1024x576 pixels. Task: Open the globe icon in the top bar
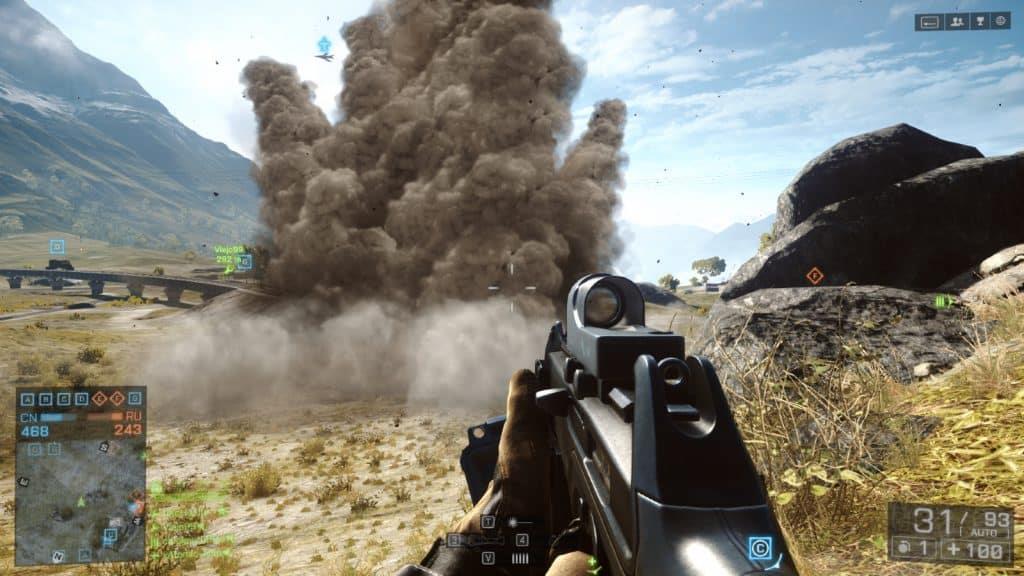[1000, 21]
